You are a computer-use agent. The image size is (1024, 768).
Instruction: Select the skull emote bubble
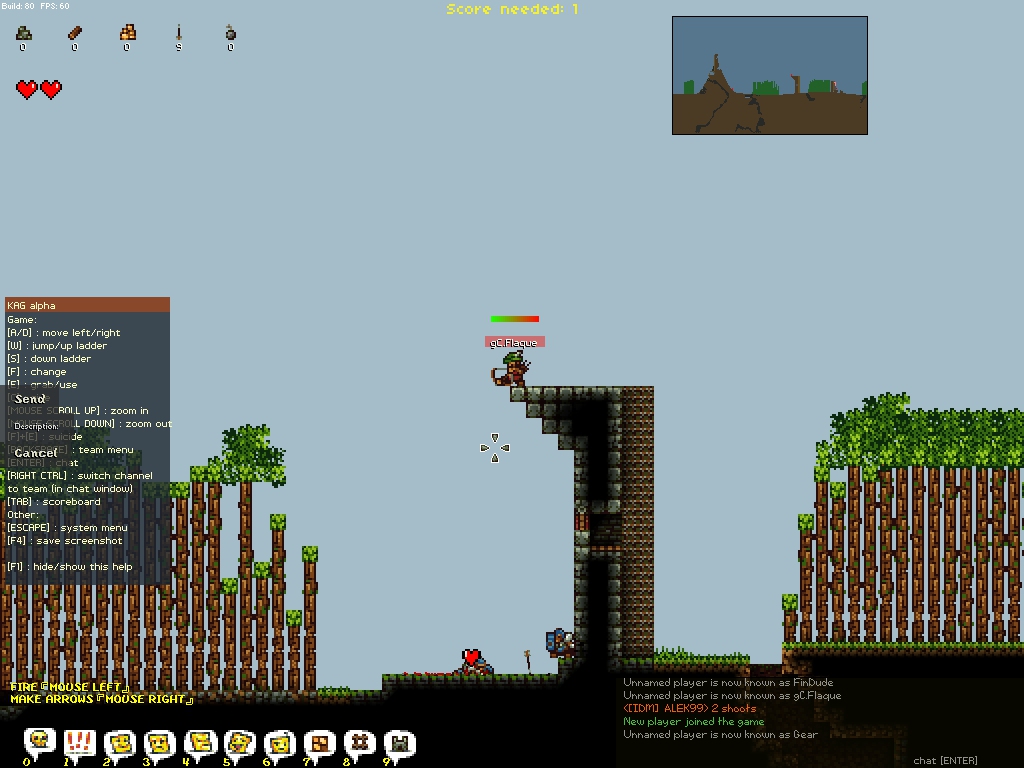click(39, 742)
